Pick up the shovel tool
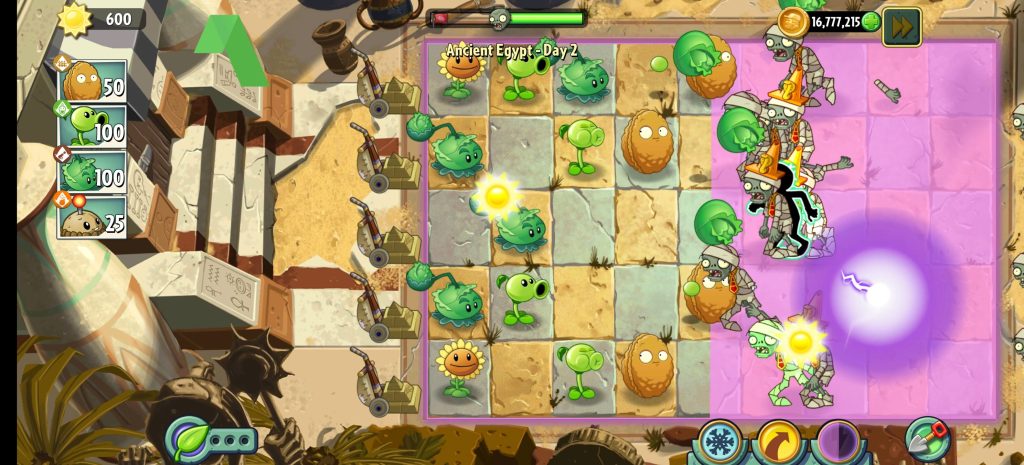Screen dimensions: 1024x465 tap(927, 438)
